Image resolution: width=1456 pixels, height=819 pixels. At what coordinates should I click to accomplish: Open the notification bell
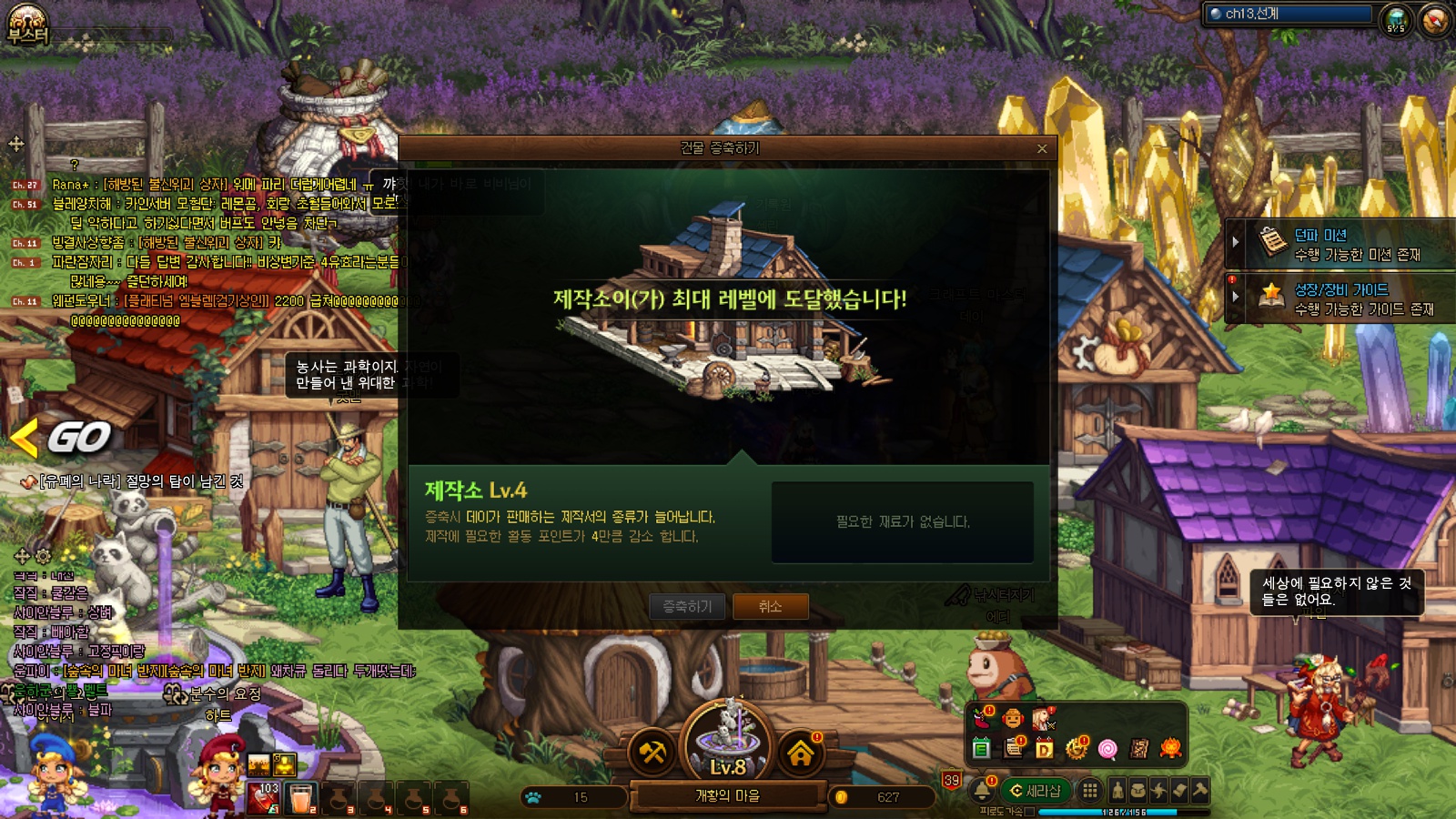[982, 791]
